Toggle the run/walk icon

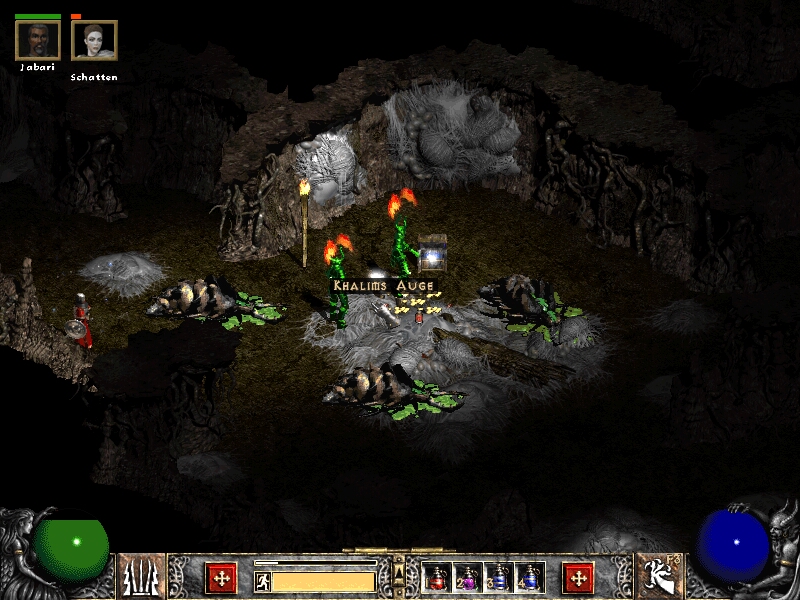[x=263, y=581]
